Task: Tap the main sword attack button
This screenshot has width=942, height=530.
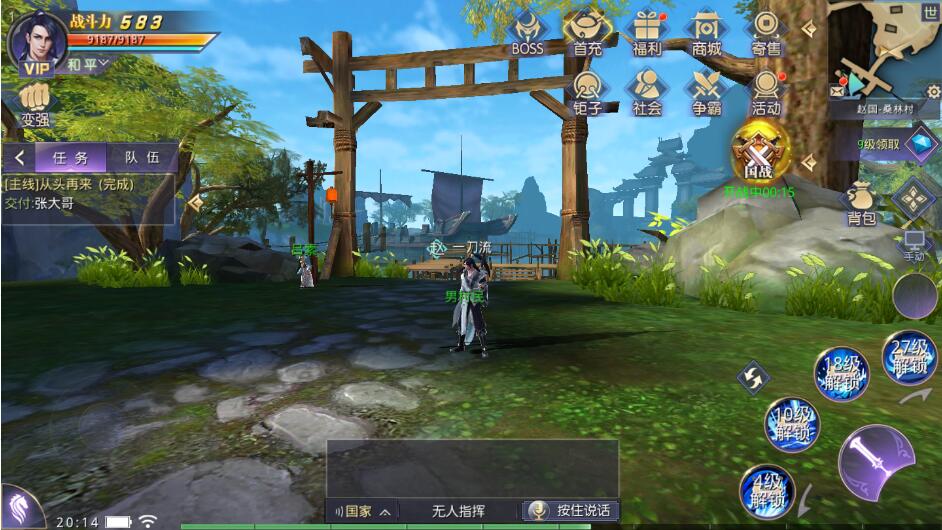Action: point(875,464)
